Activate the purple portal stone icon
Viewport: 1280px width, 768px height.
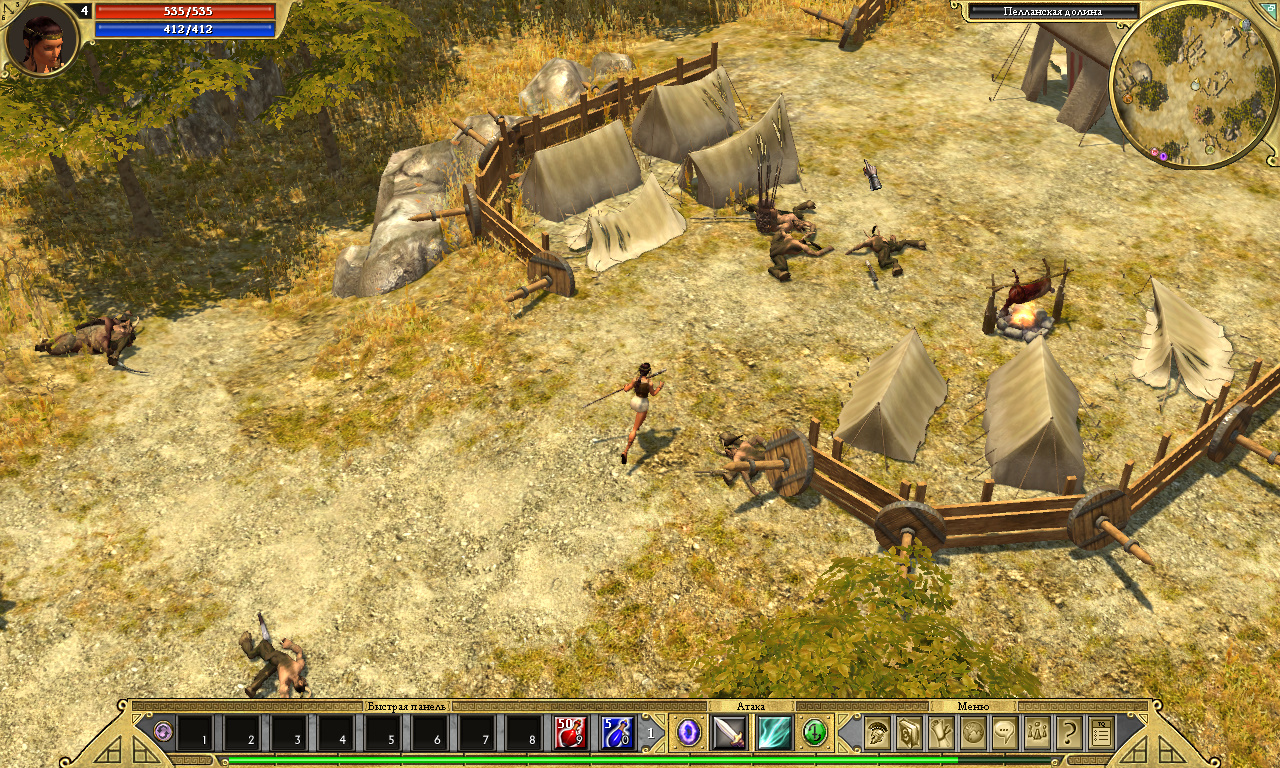click(x=689, y=733)
